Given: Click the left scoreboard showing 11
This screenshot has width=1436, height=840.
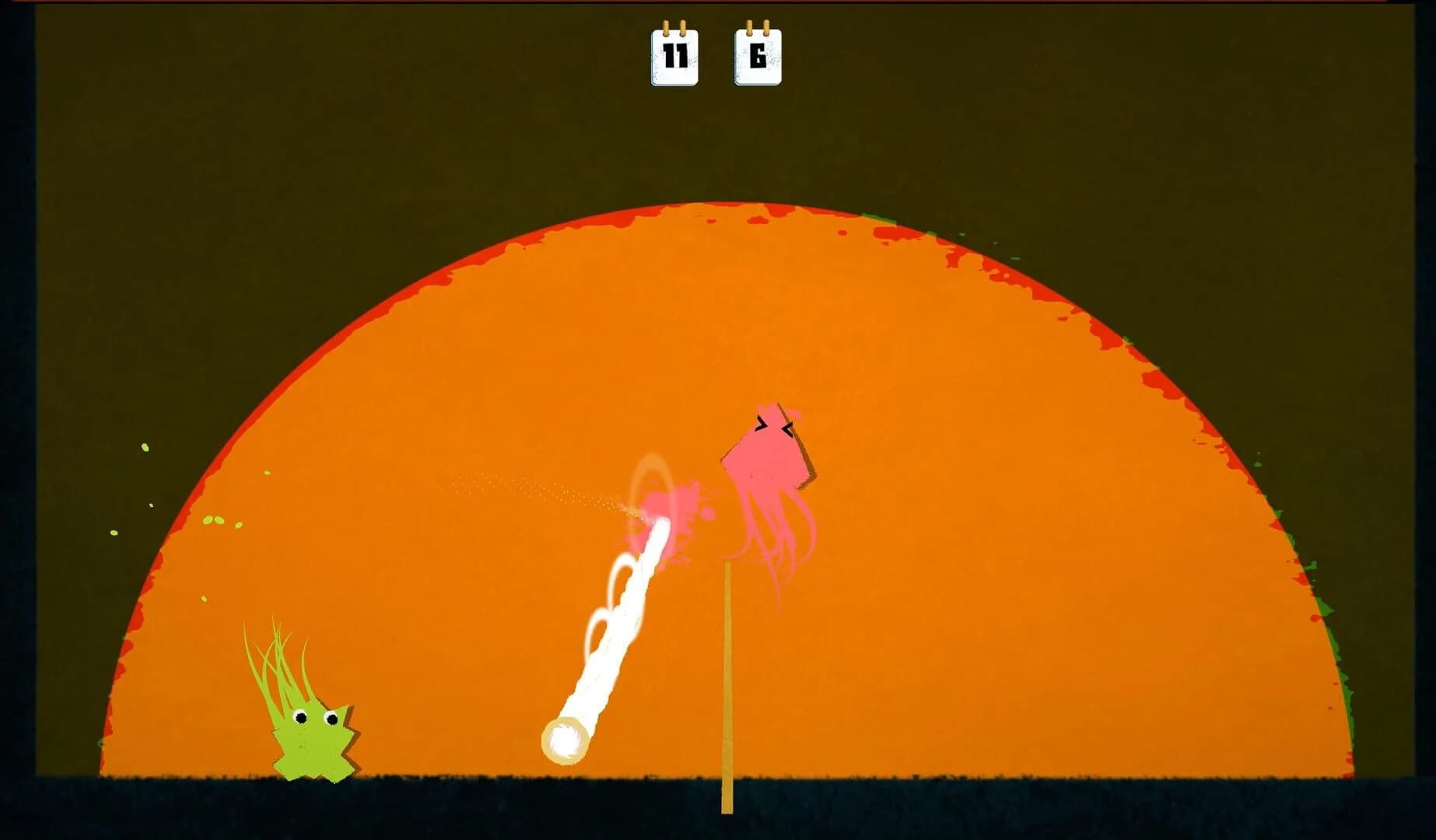Looking at the screenshot, I should (x=675, y=56).
